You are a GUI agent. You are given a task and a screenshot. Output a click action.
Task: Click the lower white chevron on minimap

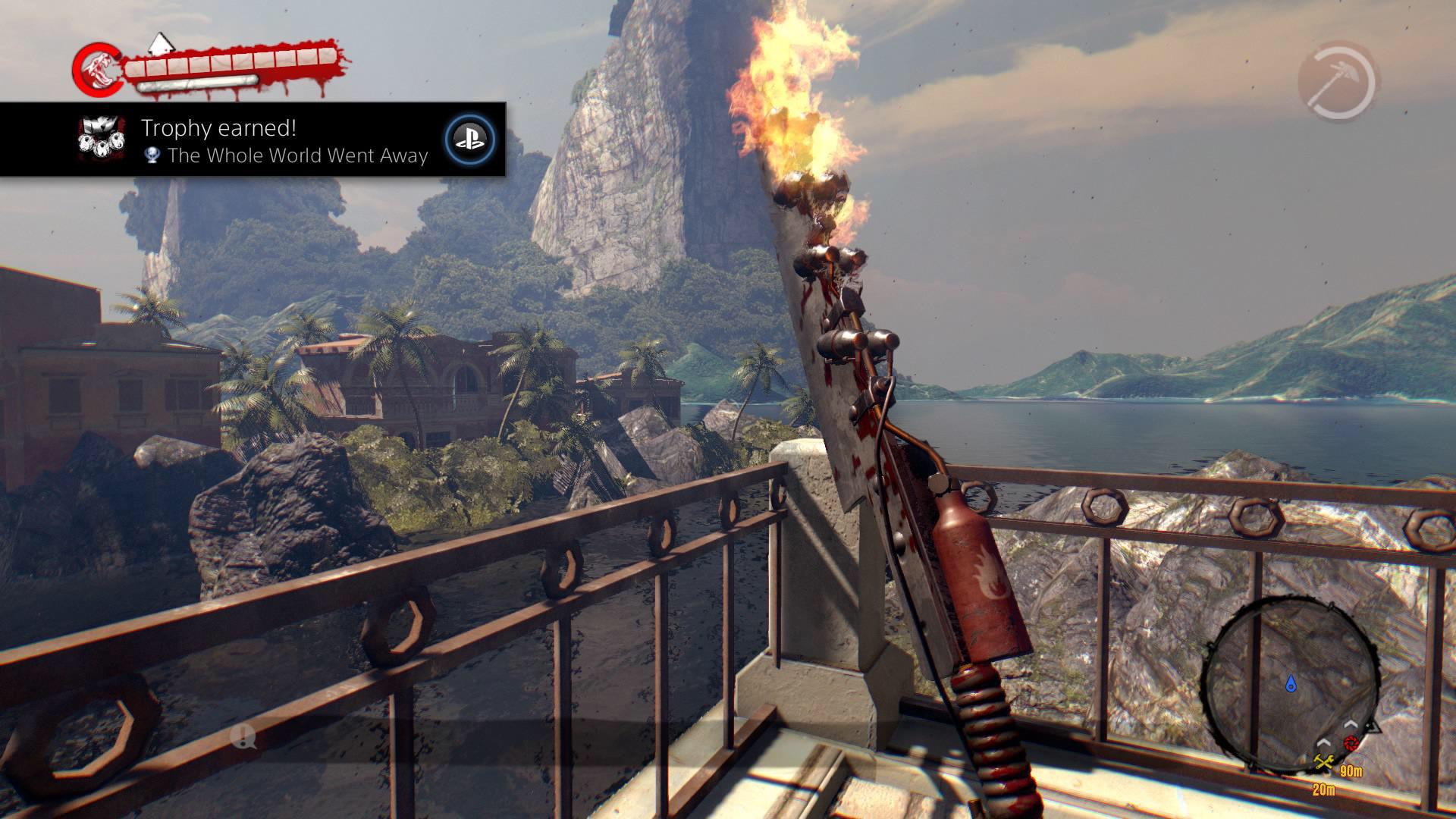tap(1325, 743)
